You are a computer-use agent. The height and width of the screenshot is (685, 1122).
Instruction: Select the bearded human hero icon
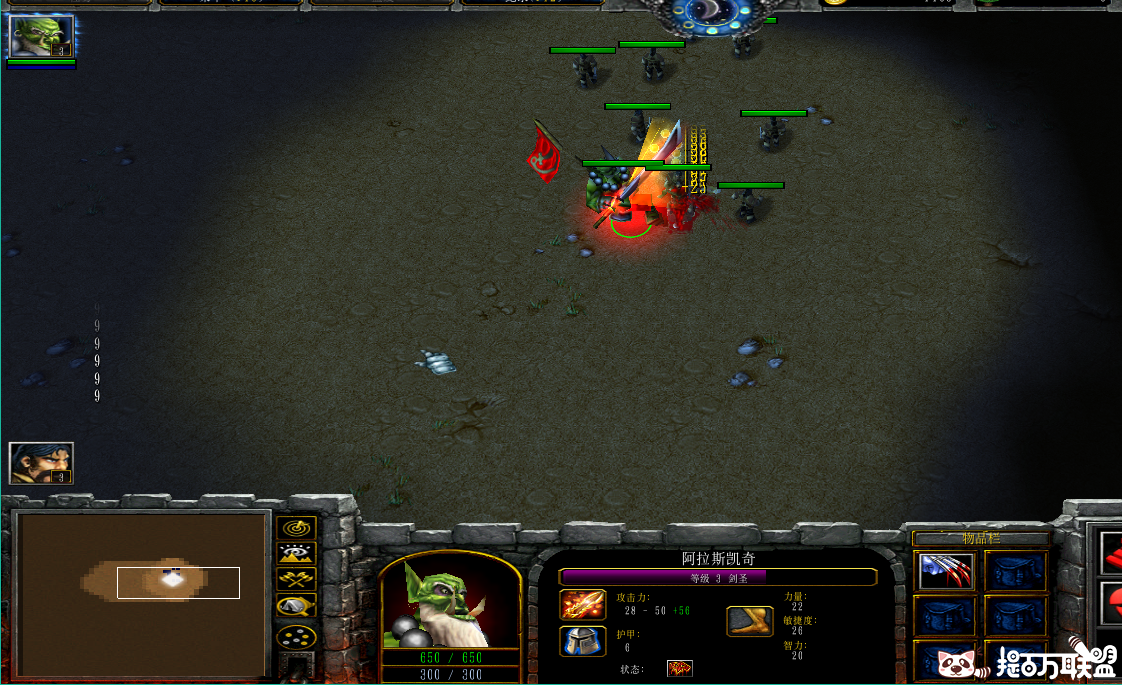[41, 463]
